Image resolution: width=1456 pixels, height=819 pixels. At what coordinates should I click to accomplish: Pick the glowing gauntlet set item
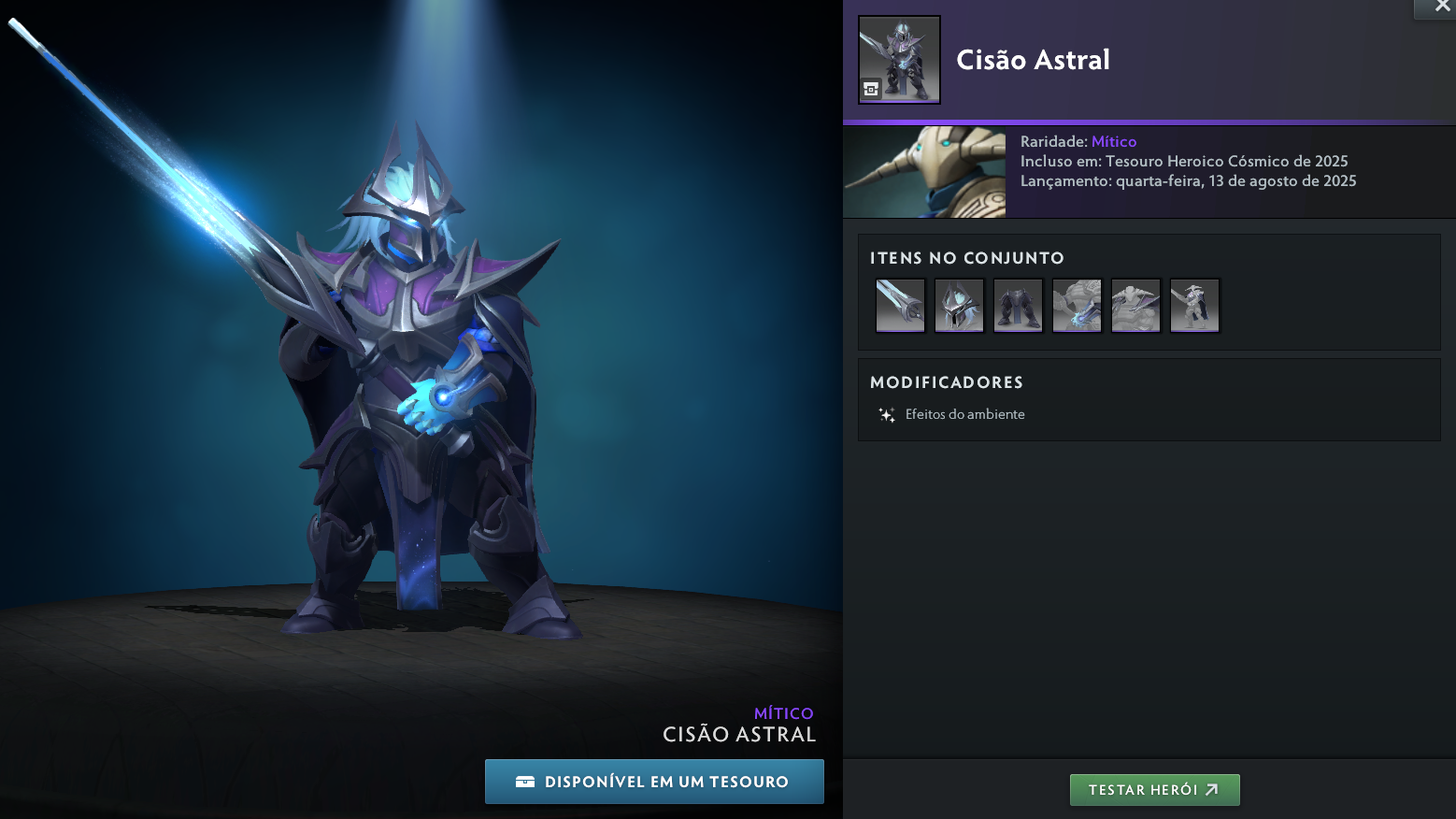click(x=1077, y=305)
